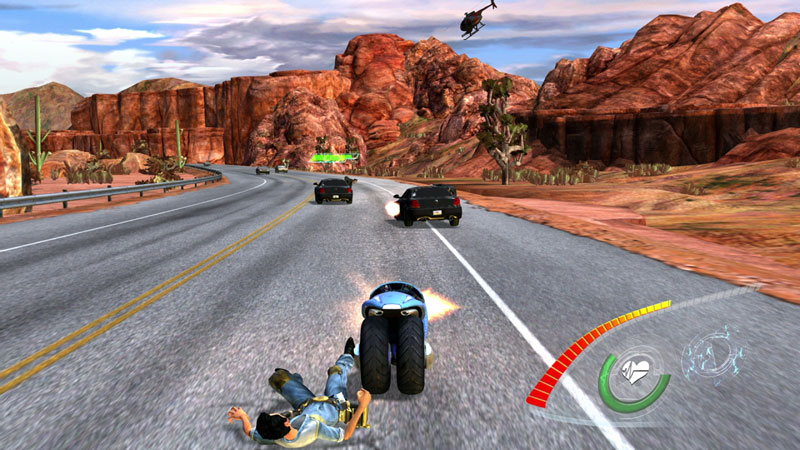Click the heartbeat heart icon
Screen dimensions: 800x450
coord(635,372)
